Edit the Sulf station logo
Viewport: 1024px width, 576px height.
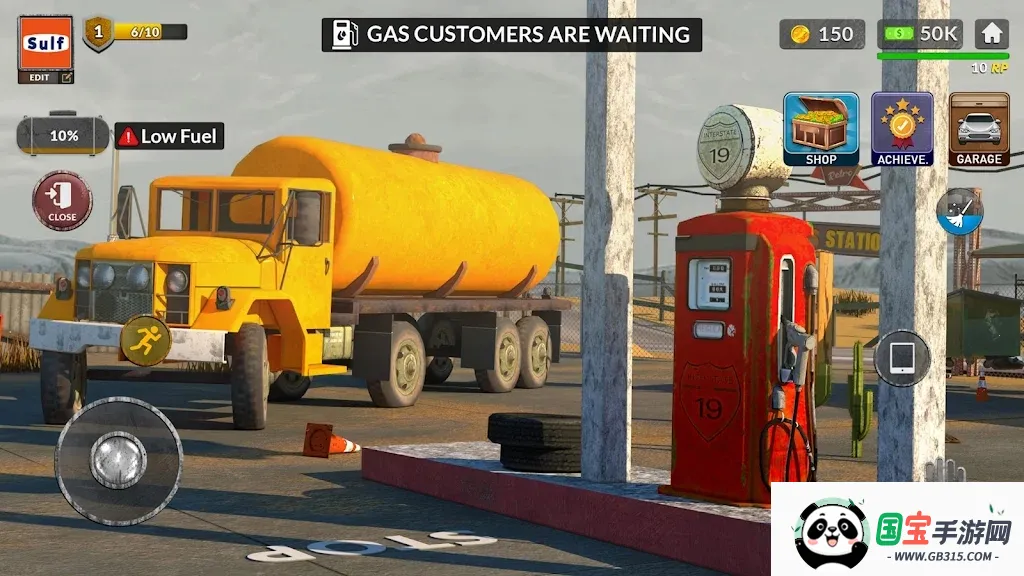(x=45, y=77)
